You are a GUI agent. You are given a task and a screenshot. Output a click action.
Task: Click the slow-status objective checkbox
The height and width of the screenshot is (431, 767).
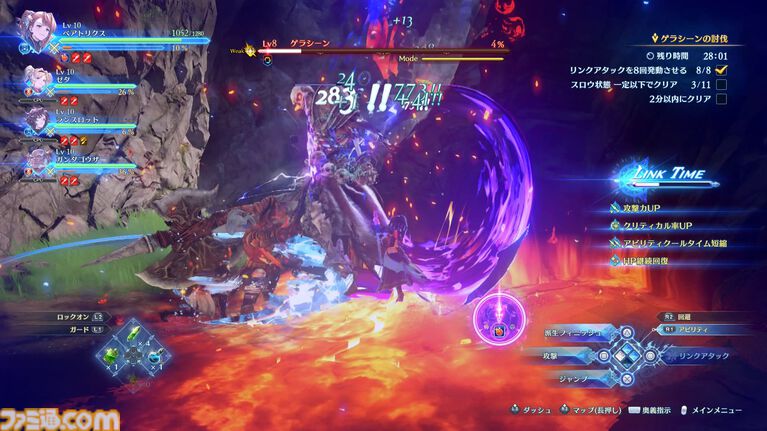(722, 85)
